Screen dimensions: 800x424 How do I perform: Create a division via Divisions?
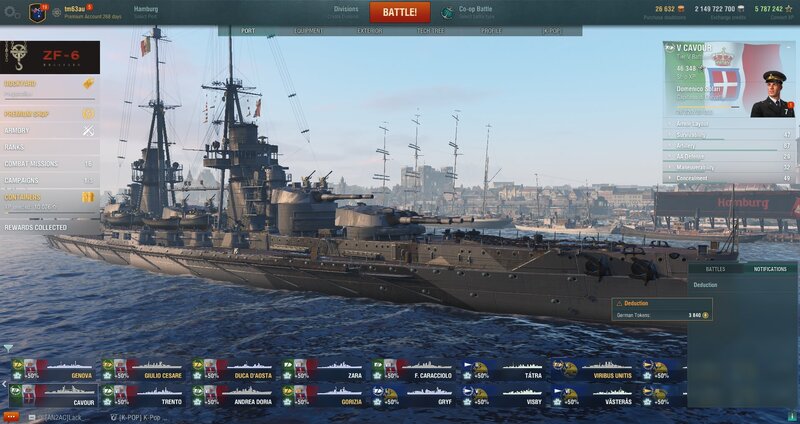click(x=345, y=12)
